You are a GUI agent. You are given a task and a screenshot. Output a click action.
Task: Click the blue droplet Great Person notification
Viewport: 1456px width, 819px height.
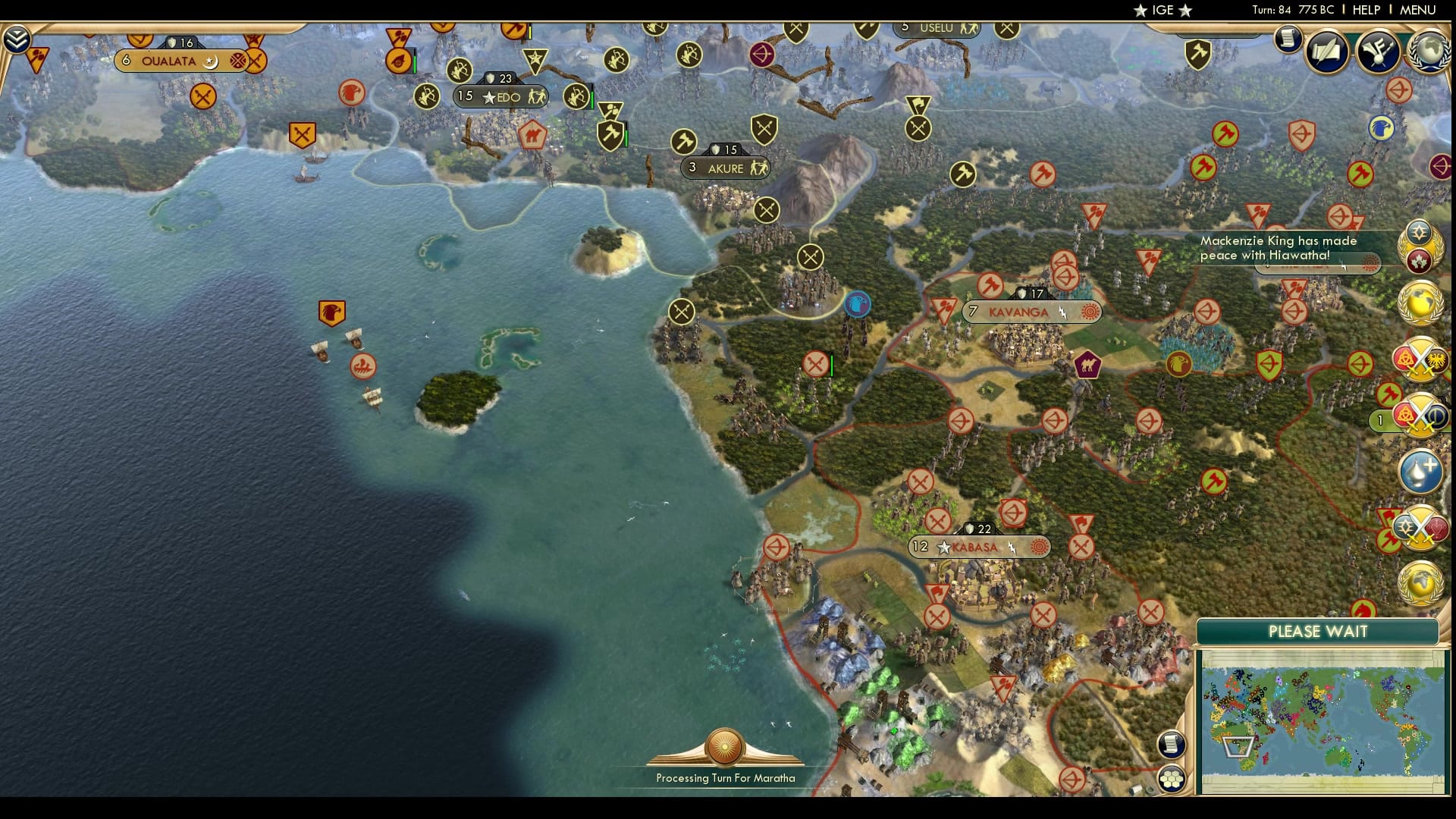(x=1421, y=470)
